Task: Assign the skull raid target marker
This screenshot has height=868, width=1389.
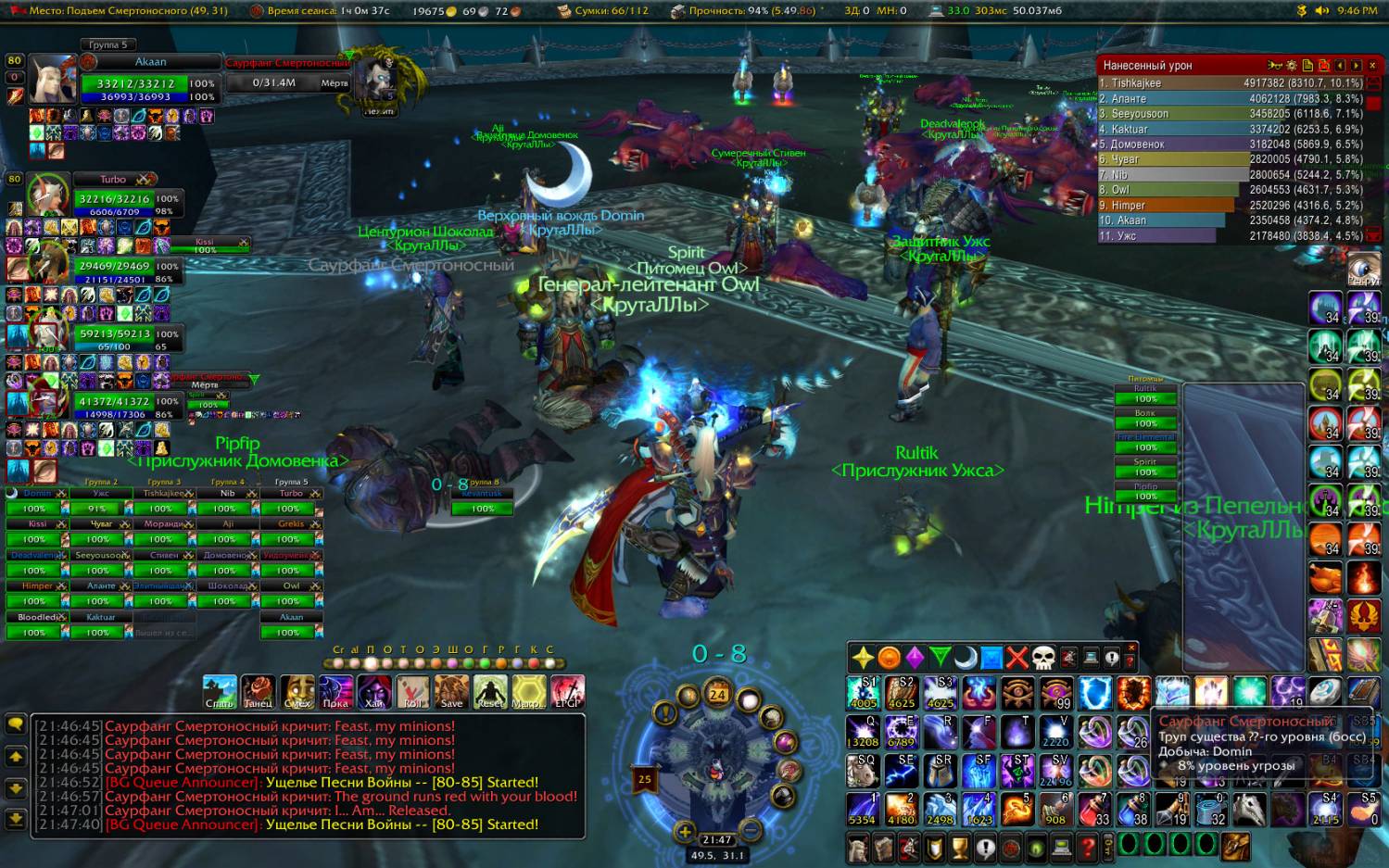Action: click(x=1043, y=658)
